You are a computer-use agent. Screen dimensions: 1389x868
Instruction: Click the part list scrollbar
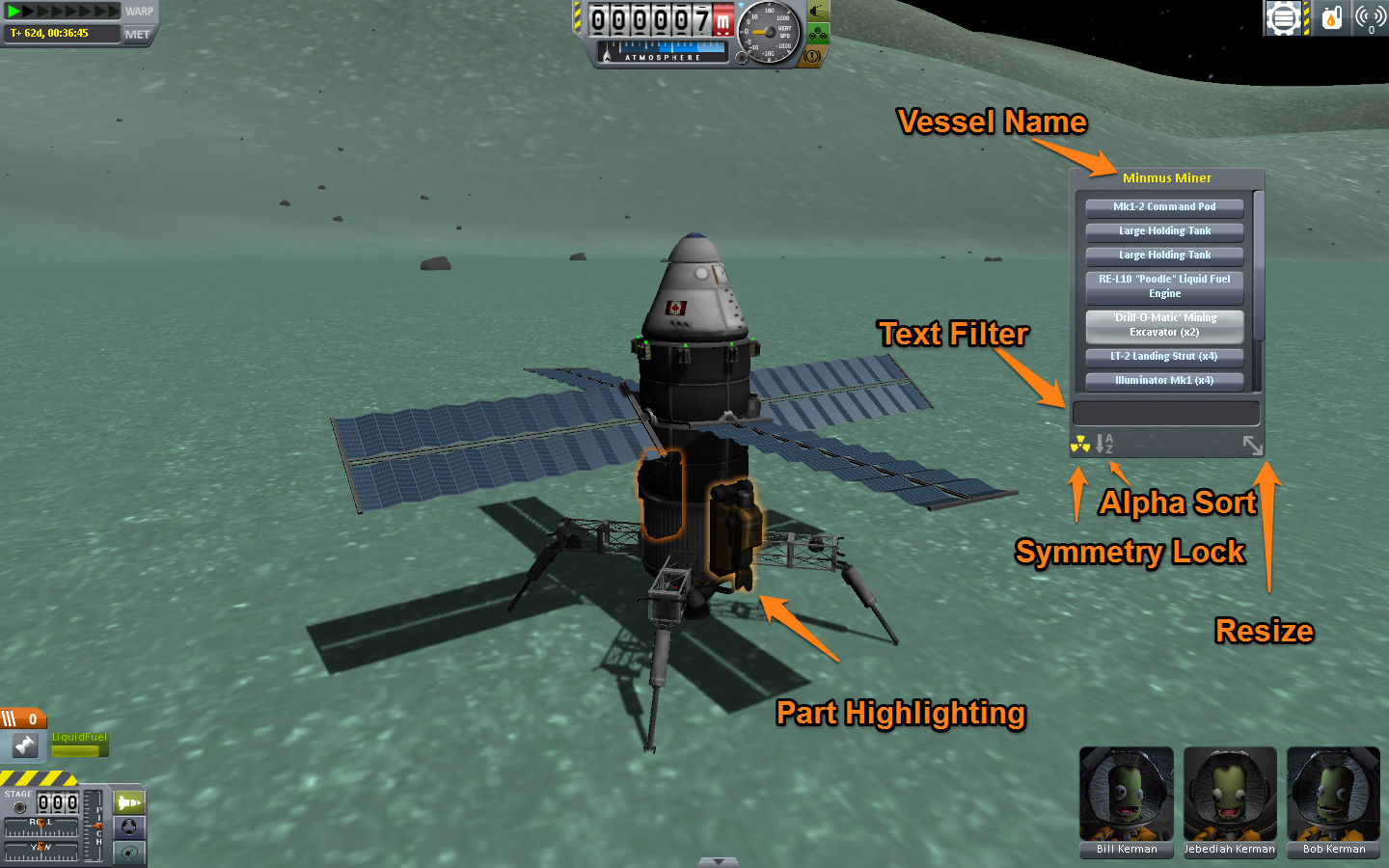click(1258, 265)
